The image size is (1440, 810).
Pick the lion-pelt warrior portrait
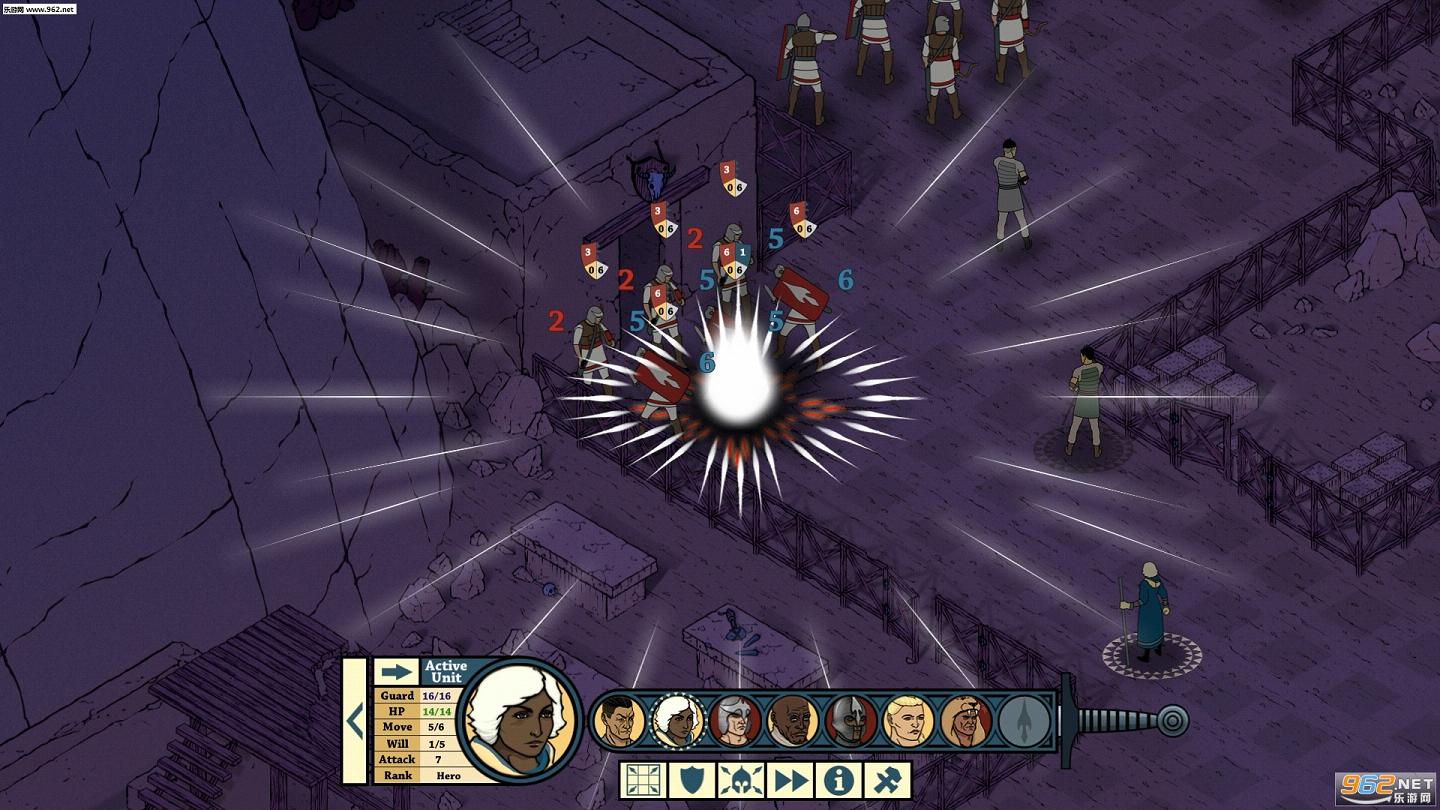point(966,721)
